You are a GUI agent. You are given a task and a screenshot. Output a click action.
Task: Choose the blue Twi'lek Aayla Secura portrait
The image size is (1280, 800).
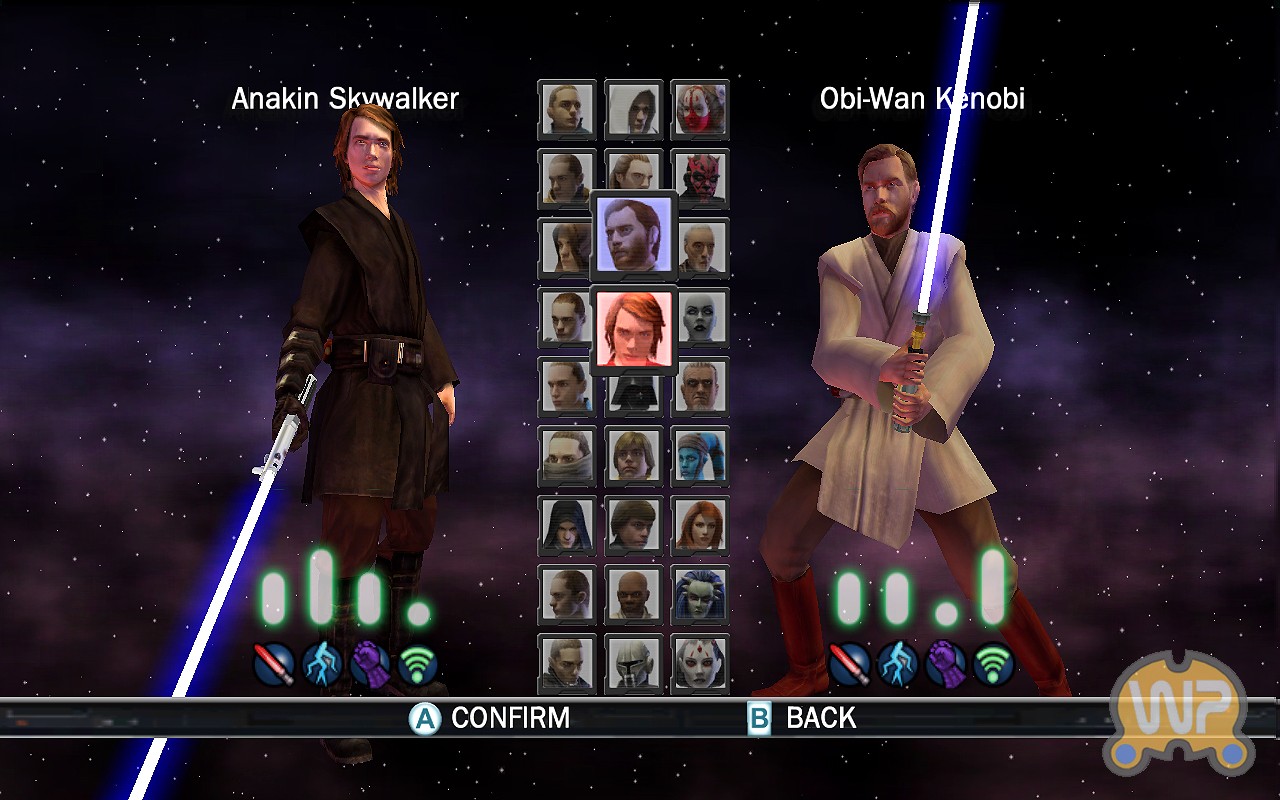pos(700,456)
